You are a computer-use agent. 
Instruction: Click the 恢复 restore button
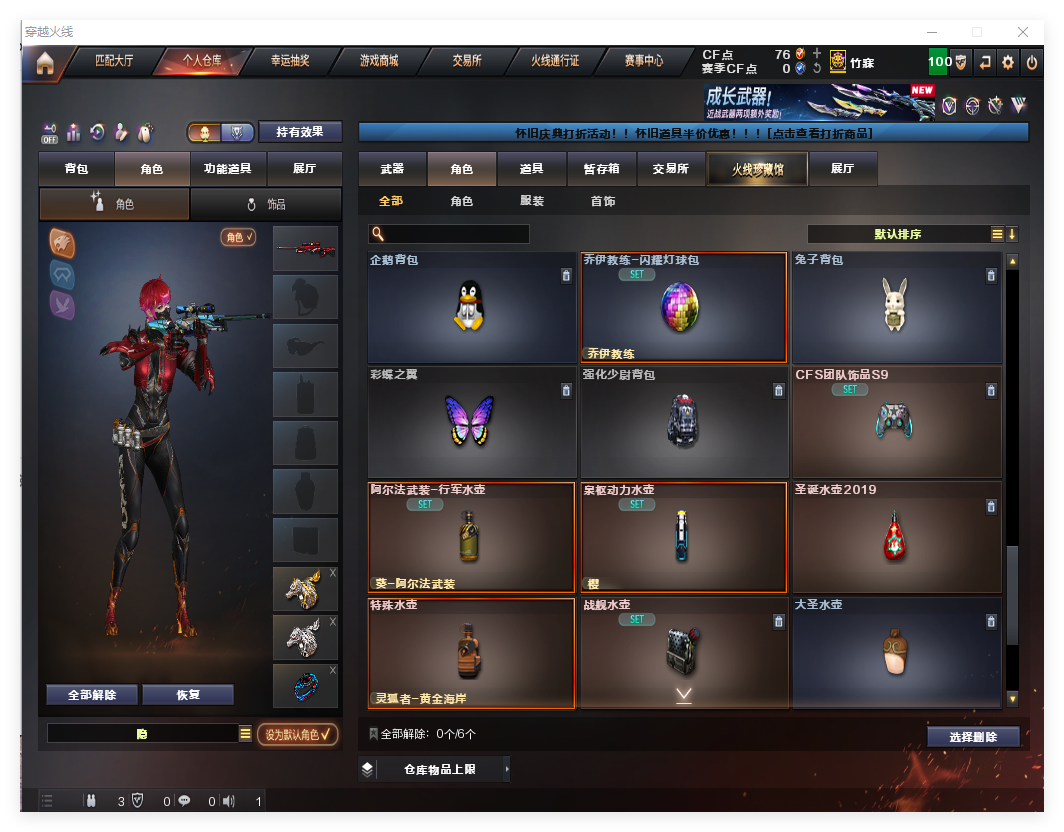coord(188,695)
